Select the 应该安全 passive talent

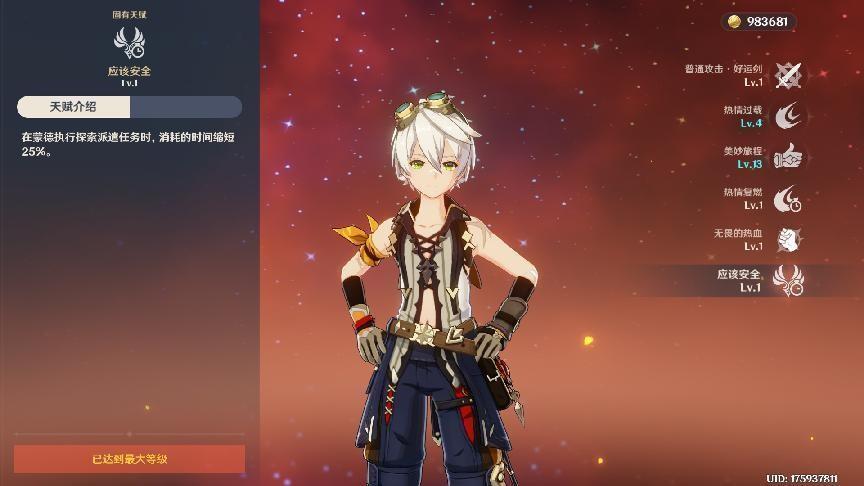(789, 280)
